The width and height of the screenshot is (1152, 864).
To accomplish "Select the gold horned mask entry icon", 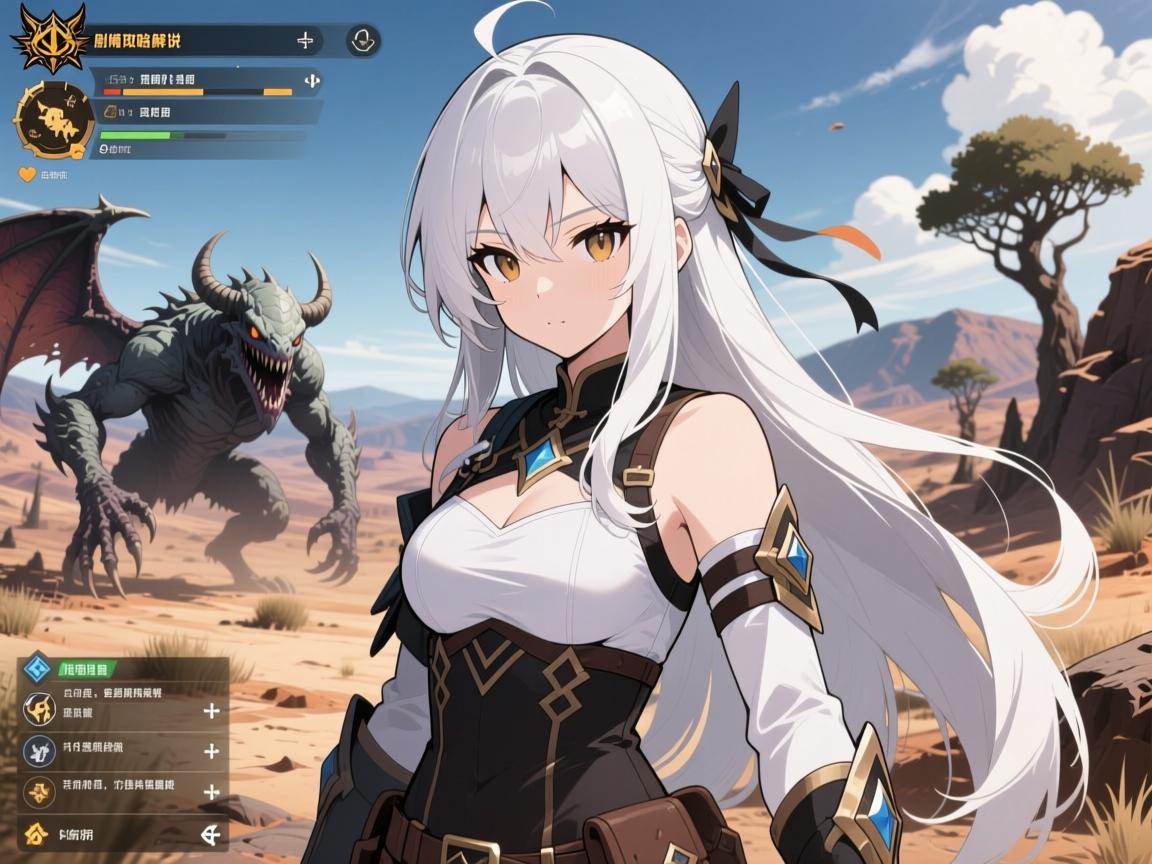I will (38, 709).
